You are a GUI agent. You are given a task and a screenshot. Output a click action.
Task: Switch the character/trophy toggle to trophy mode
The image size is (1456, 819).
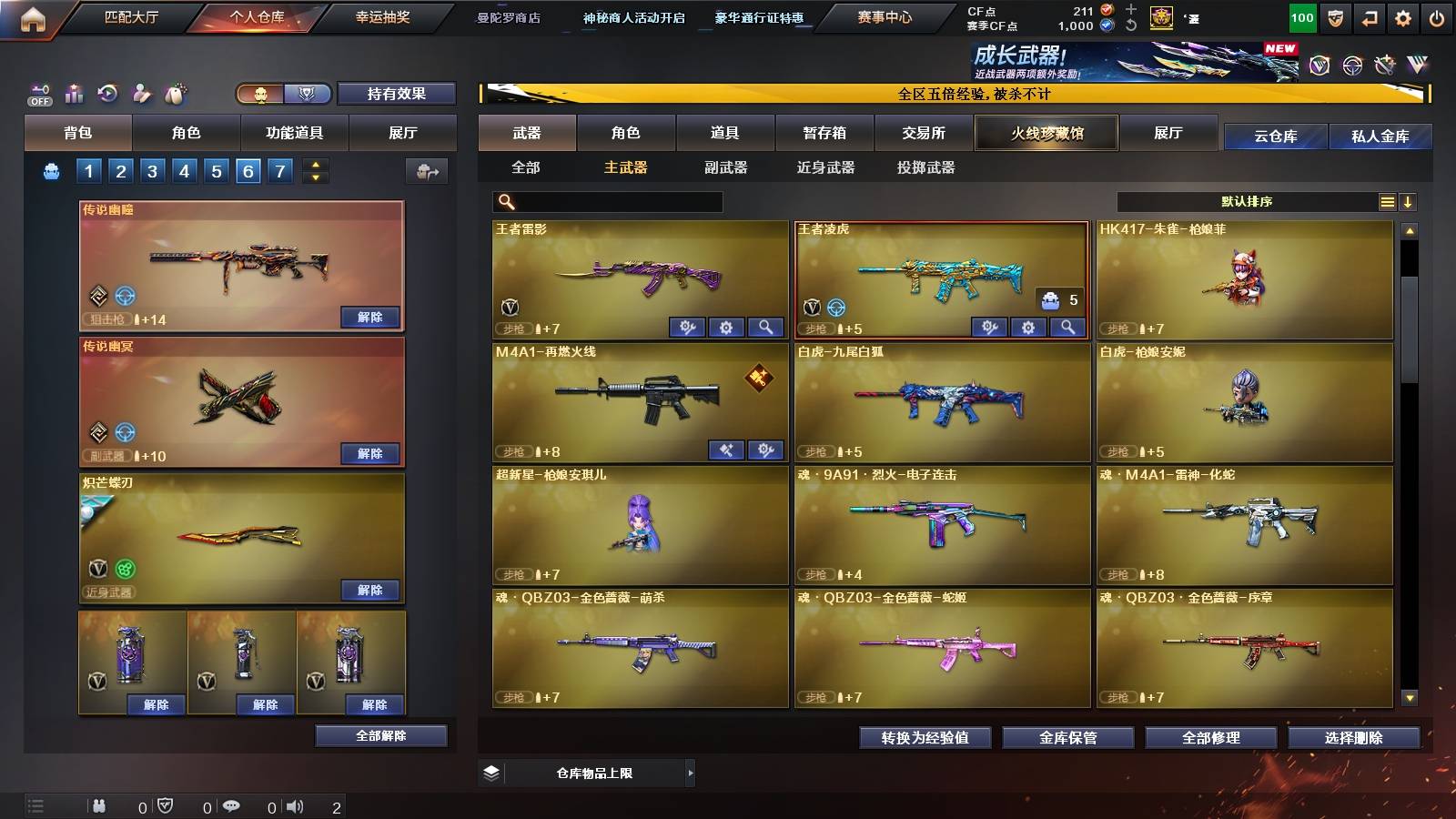[306, 94]
